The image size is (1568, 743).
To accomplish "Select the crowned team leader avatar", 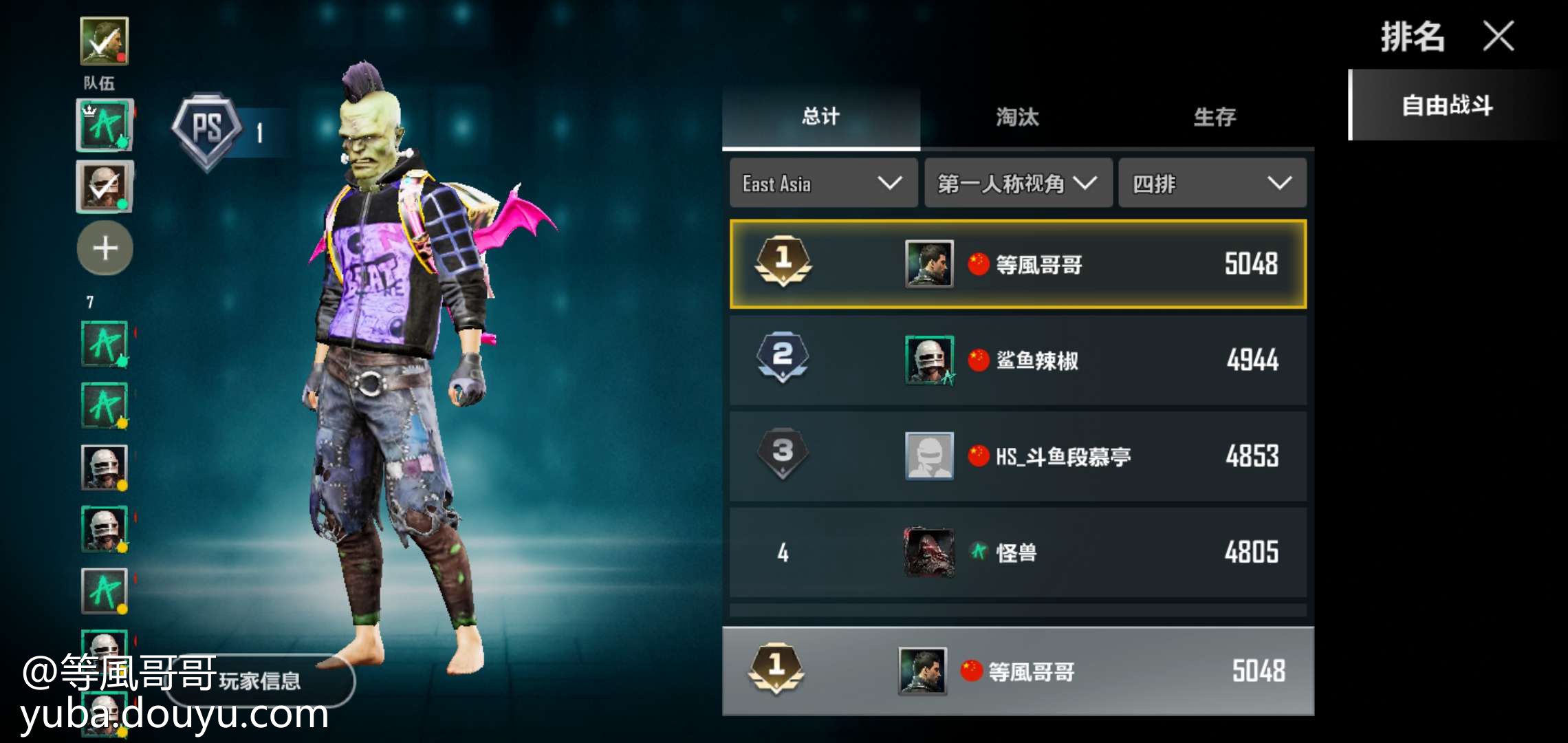I will pyautogui.click(x=105, y=125).
